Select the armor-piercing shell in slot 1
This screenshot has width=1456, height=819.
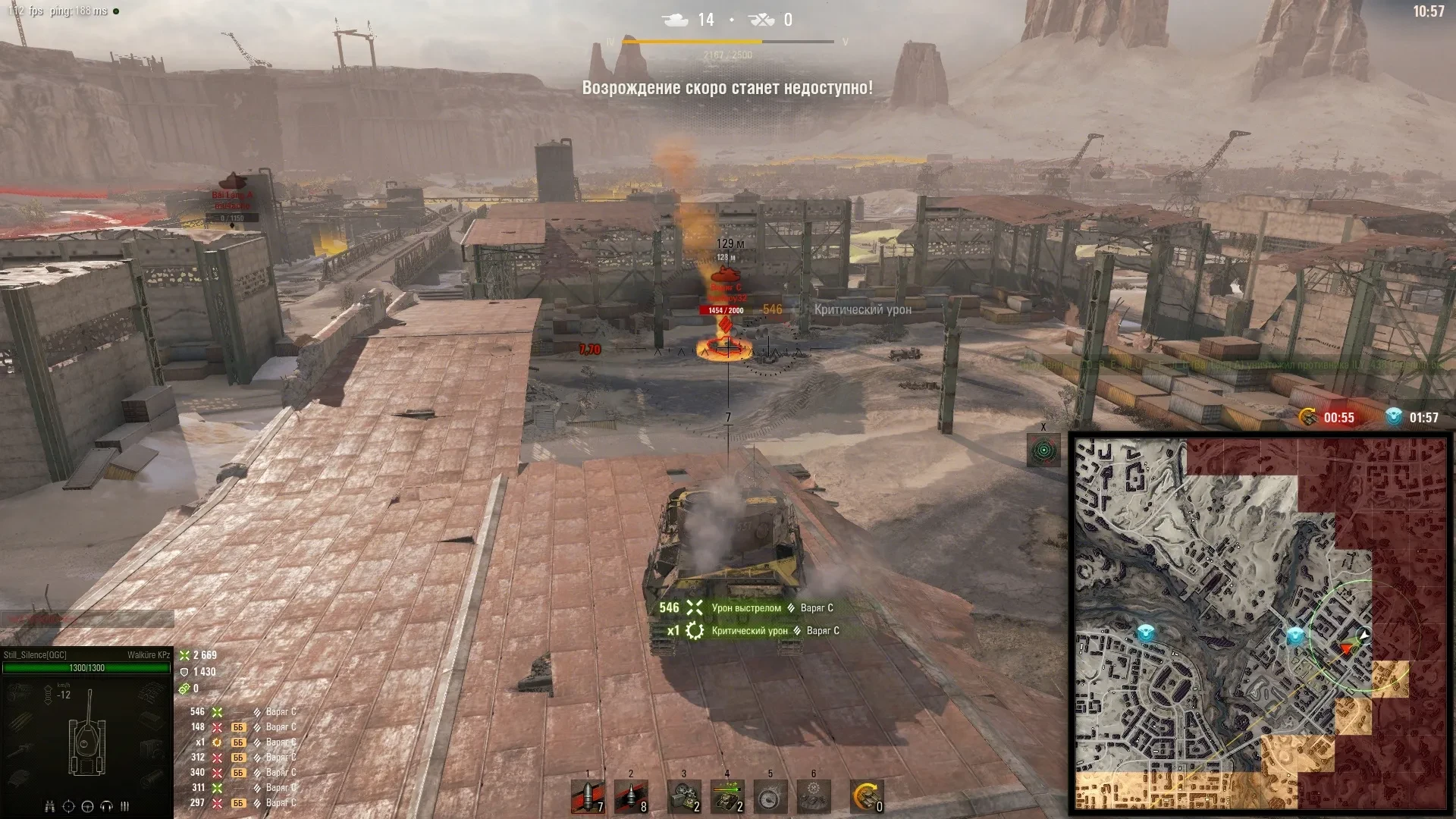588,797
